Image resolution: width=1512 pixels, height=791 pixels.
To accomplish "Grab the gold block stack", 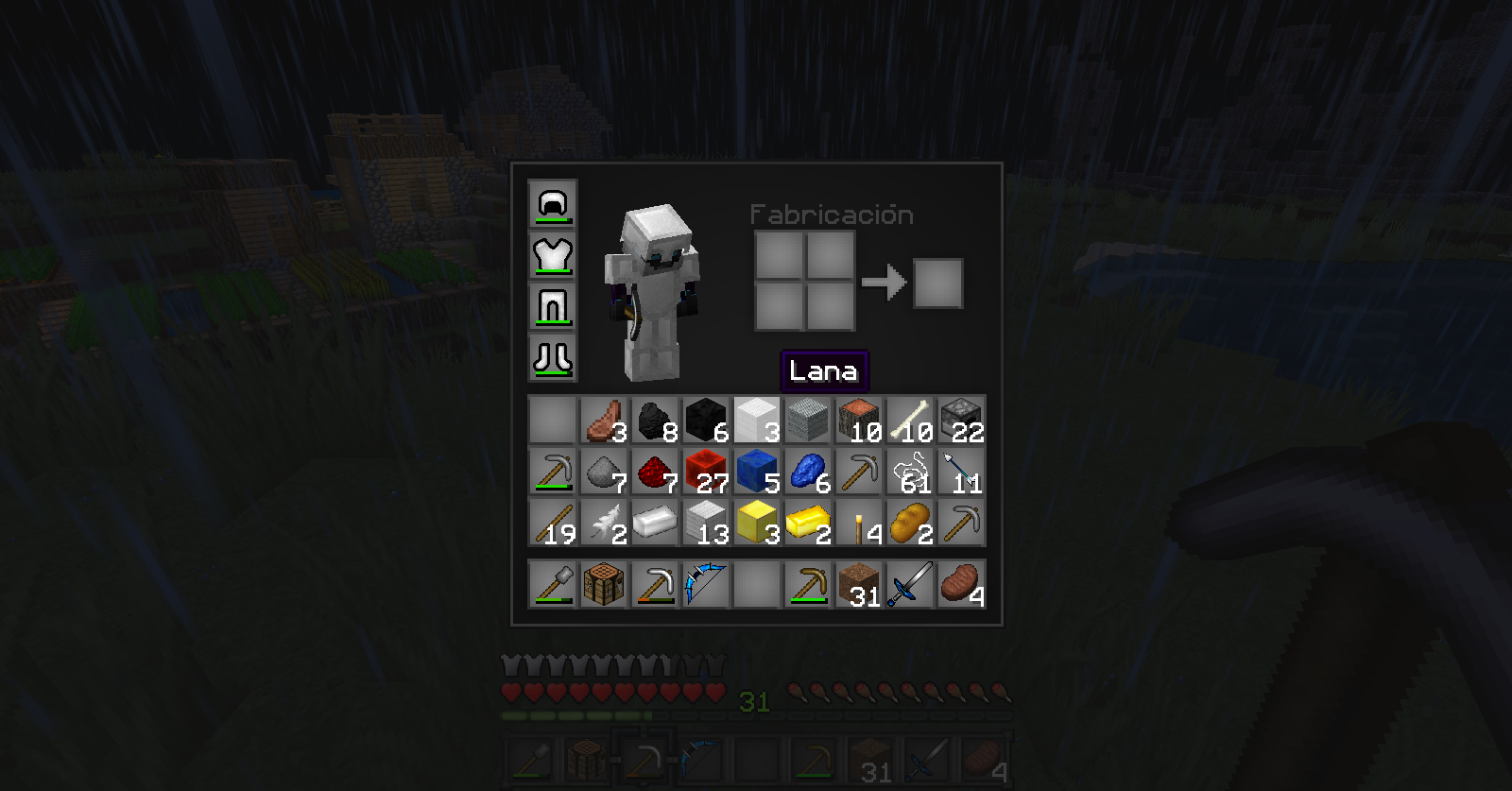I will click(757, 522).
